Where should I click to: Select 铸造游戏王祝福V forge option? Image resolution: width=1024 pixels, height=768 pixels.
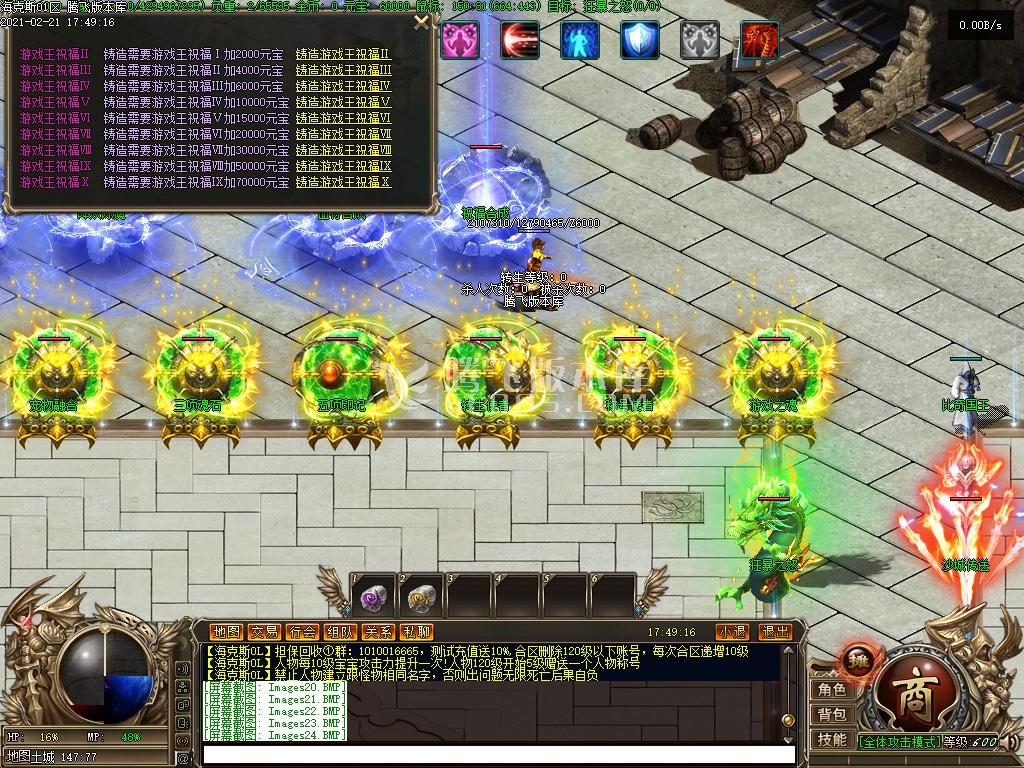click(342, 102)
